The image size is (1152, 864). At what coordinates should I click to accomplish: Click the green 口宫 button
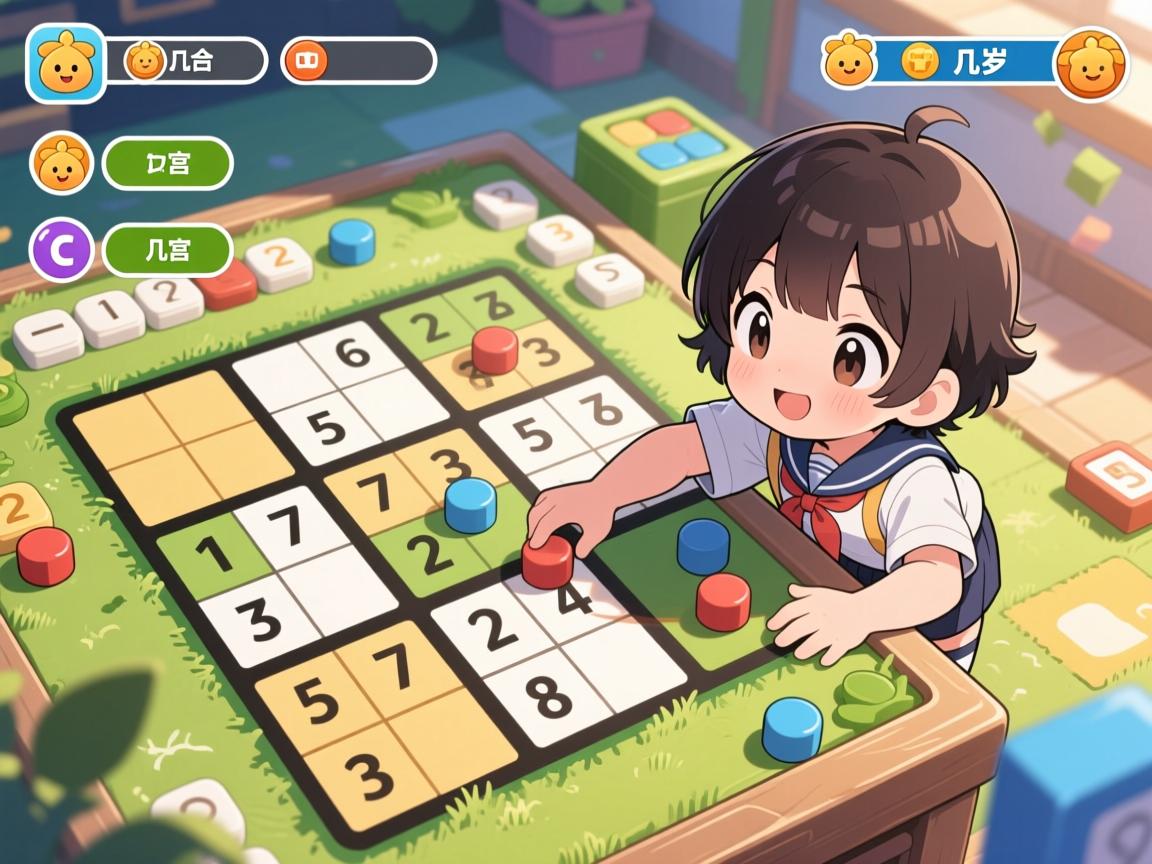(167, 163)
